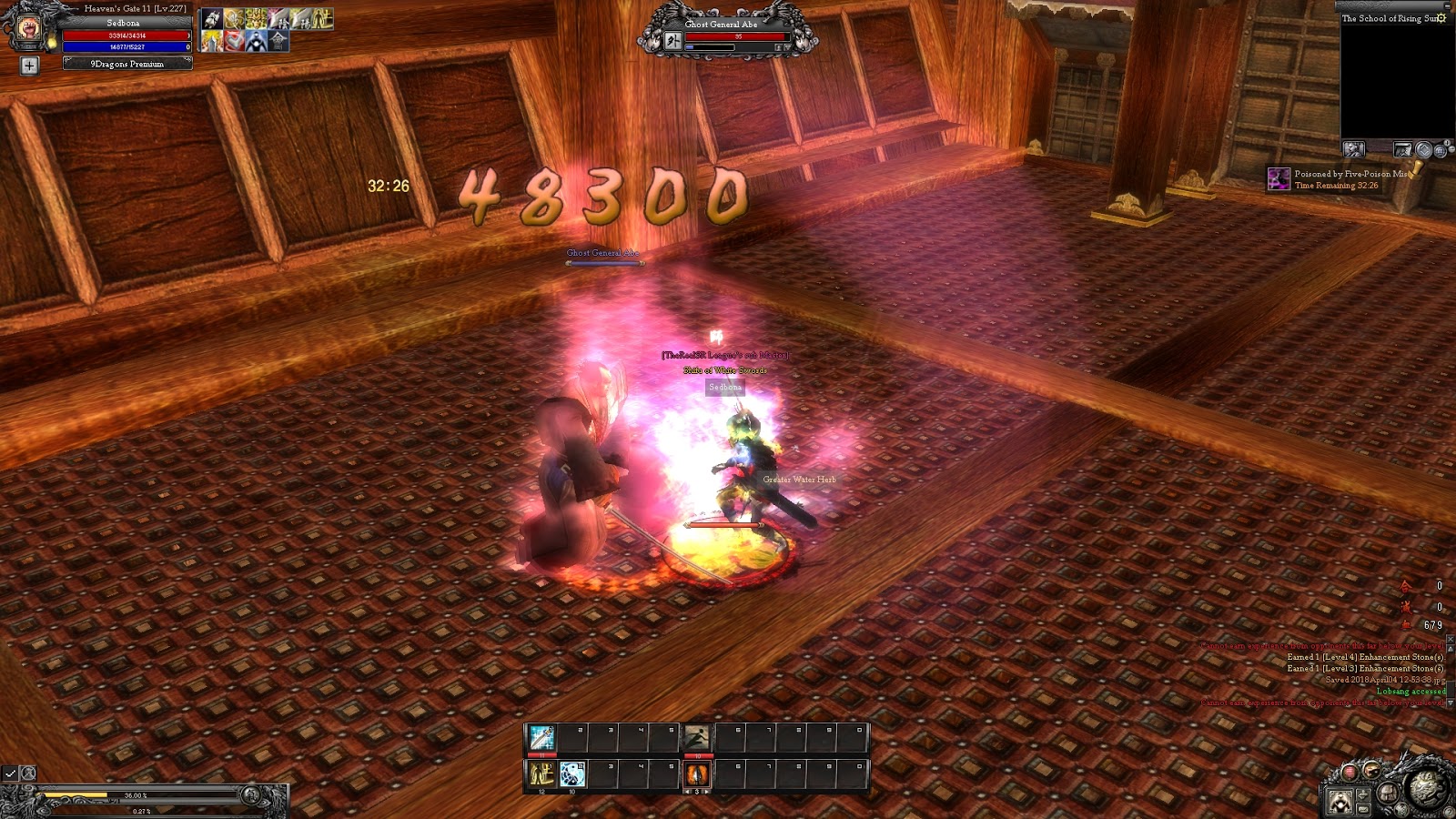Activate the sprint skill in the center quickbar slot
The image size is (1456, 819).
[x=697, y=738]
